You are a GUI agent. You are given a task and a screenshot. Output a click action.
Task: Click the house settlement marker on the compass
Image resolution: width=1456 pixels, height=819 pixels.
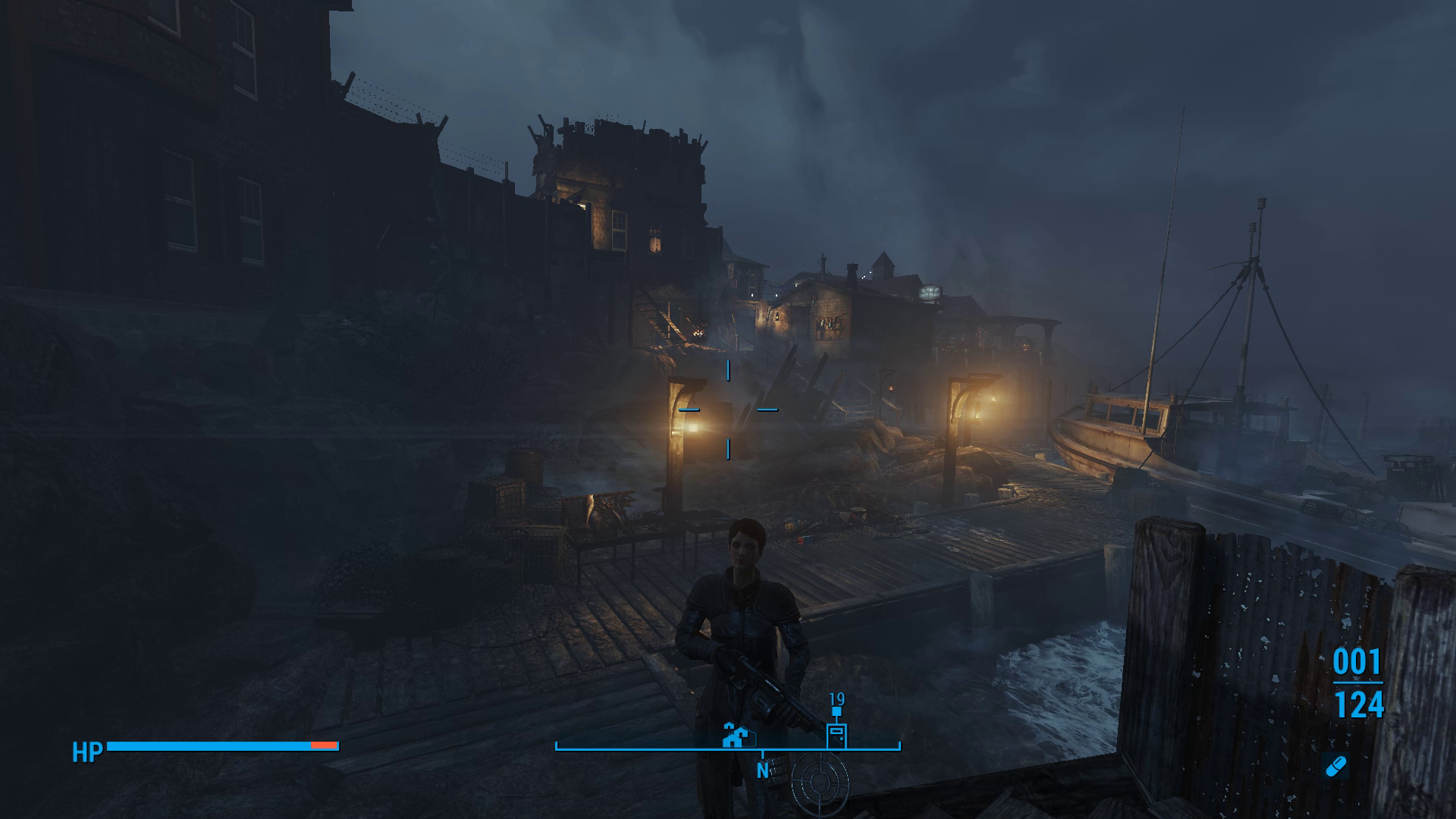pyautogui.click(x=733, y=736)
